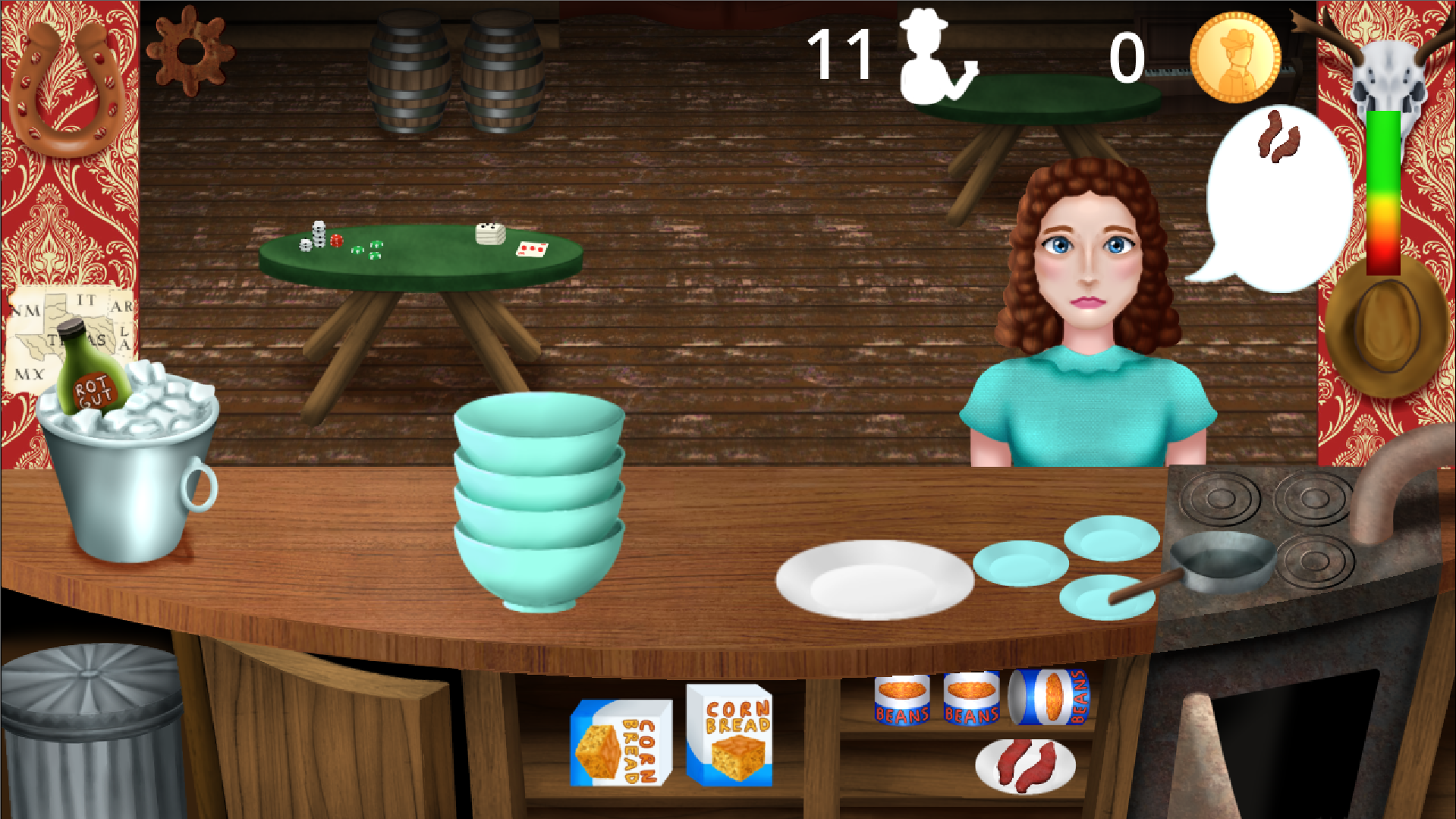Open settings with the rusty gear icon
The height and width of the screenshot is (819, 1456).
point(190,51)
